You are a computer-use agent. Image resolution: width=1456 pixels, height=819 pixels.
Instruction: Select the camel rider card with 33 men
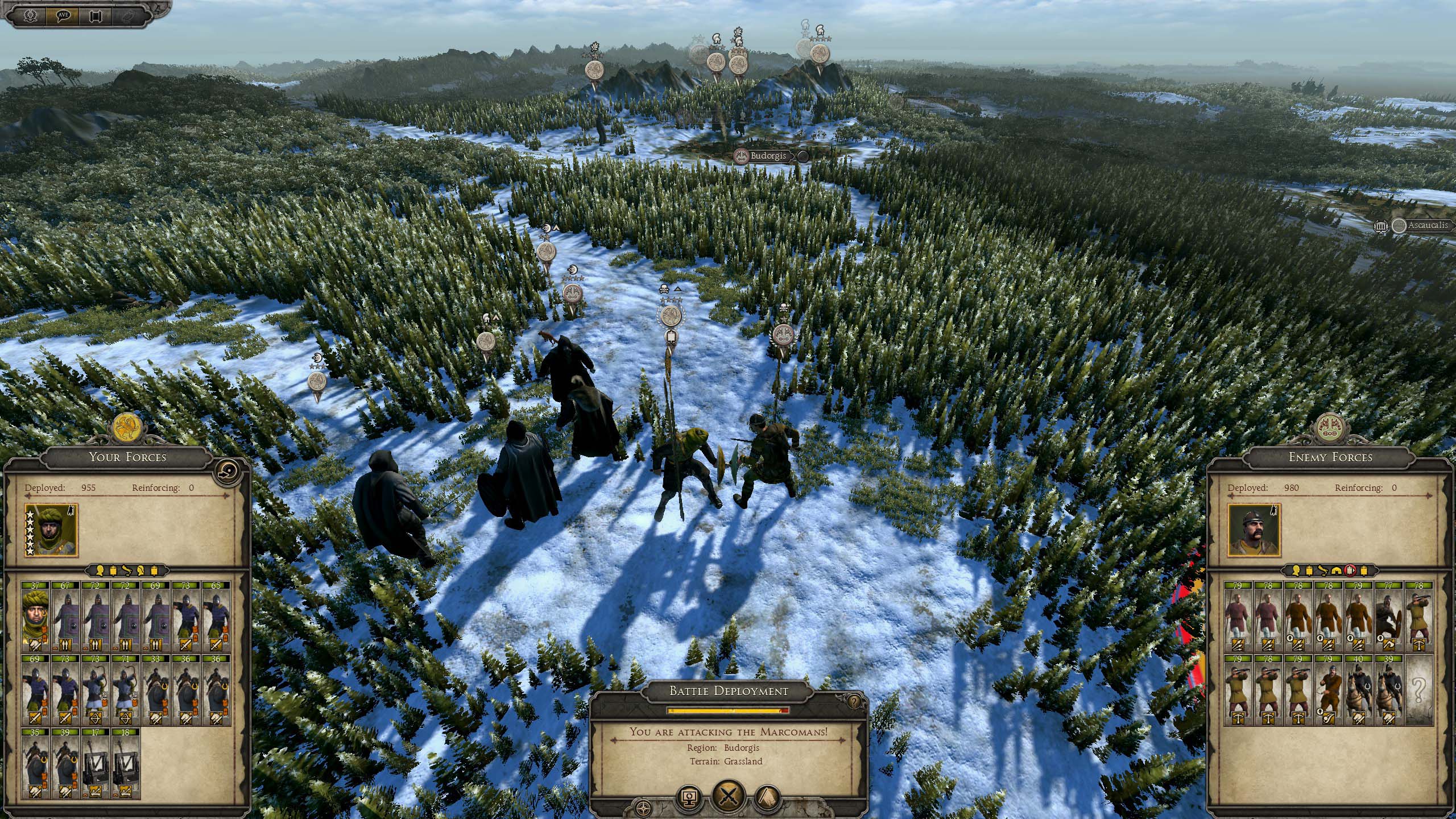pyautogui.click(x=156, y=690)
